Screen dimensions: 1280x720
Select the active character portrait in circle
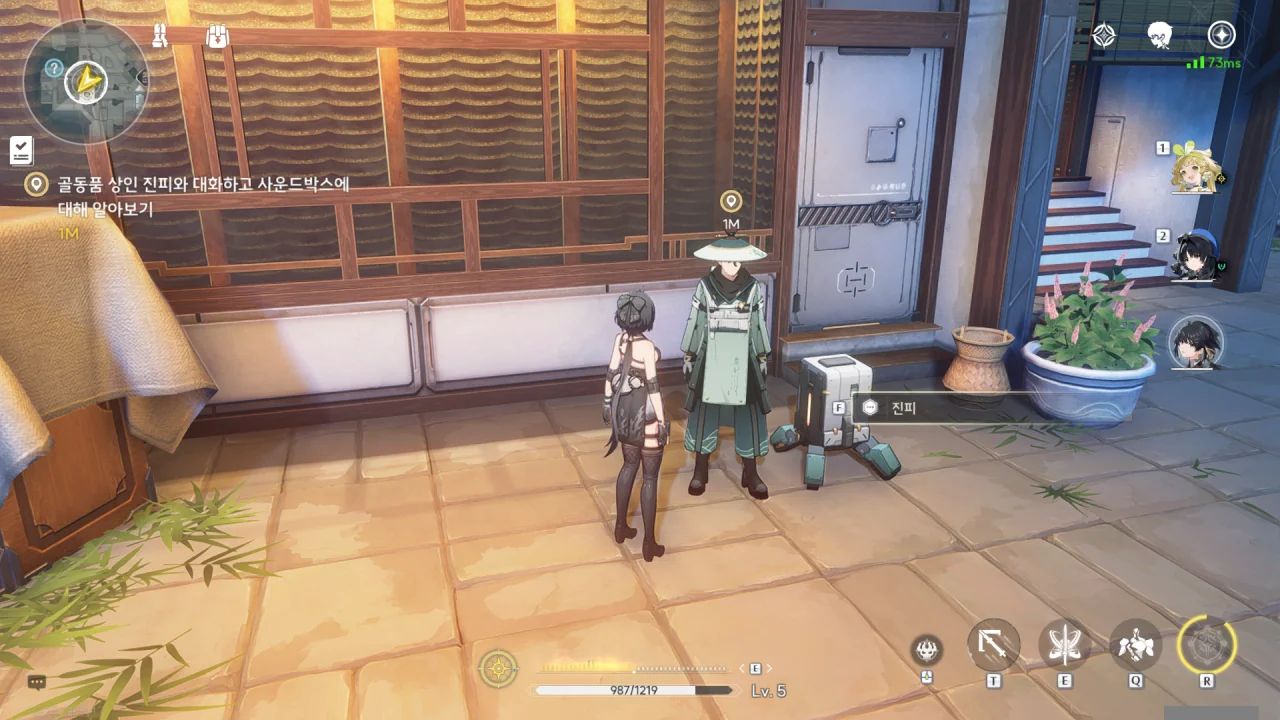click(1196, 341)
